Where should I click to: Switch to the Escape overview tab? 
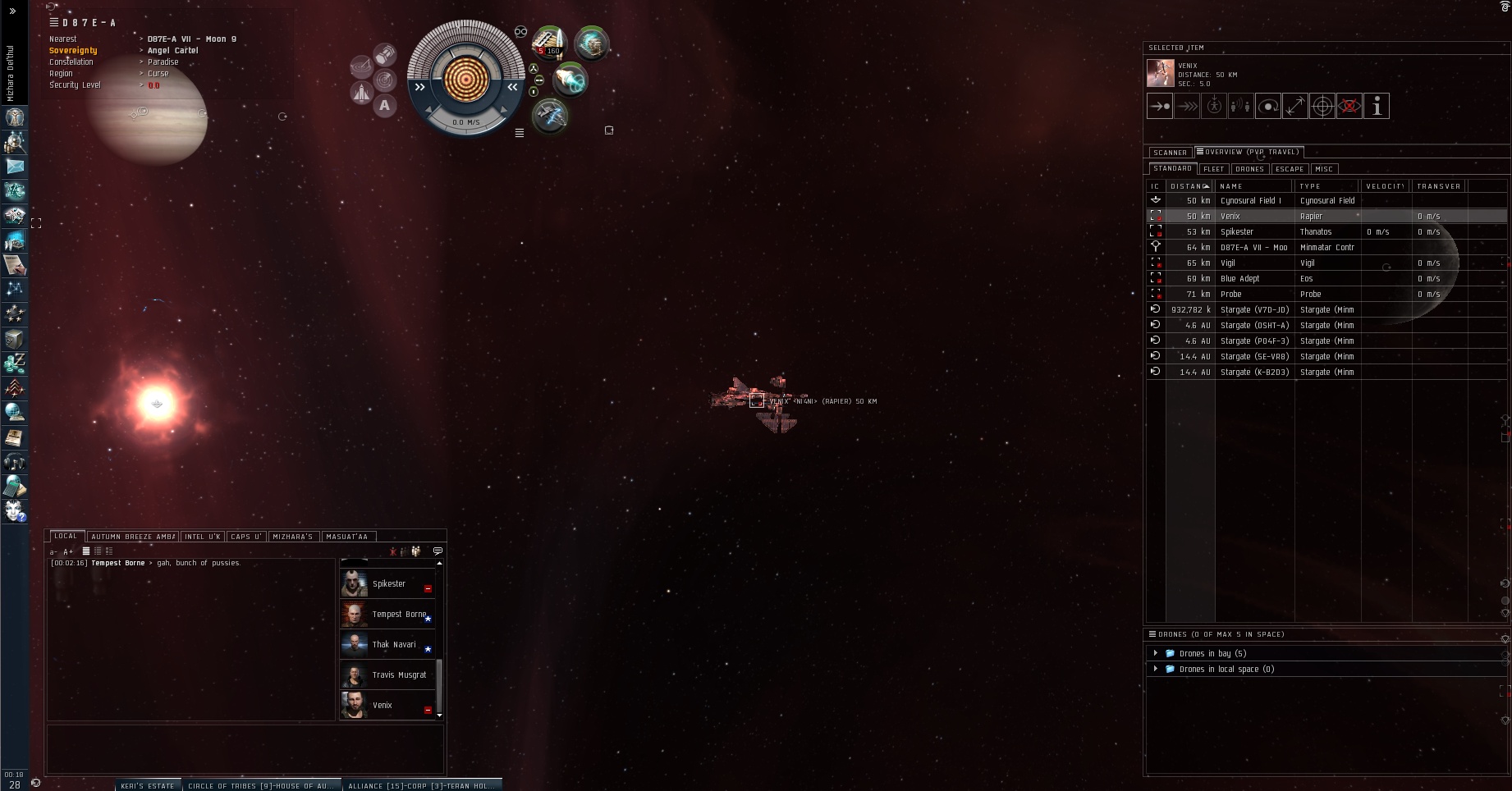tap(1289, 169)
